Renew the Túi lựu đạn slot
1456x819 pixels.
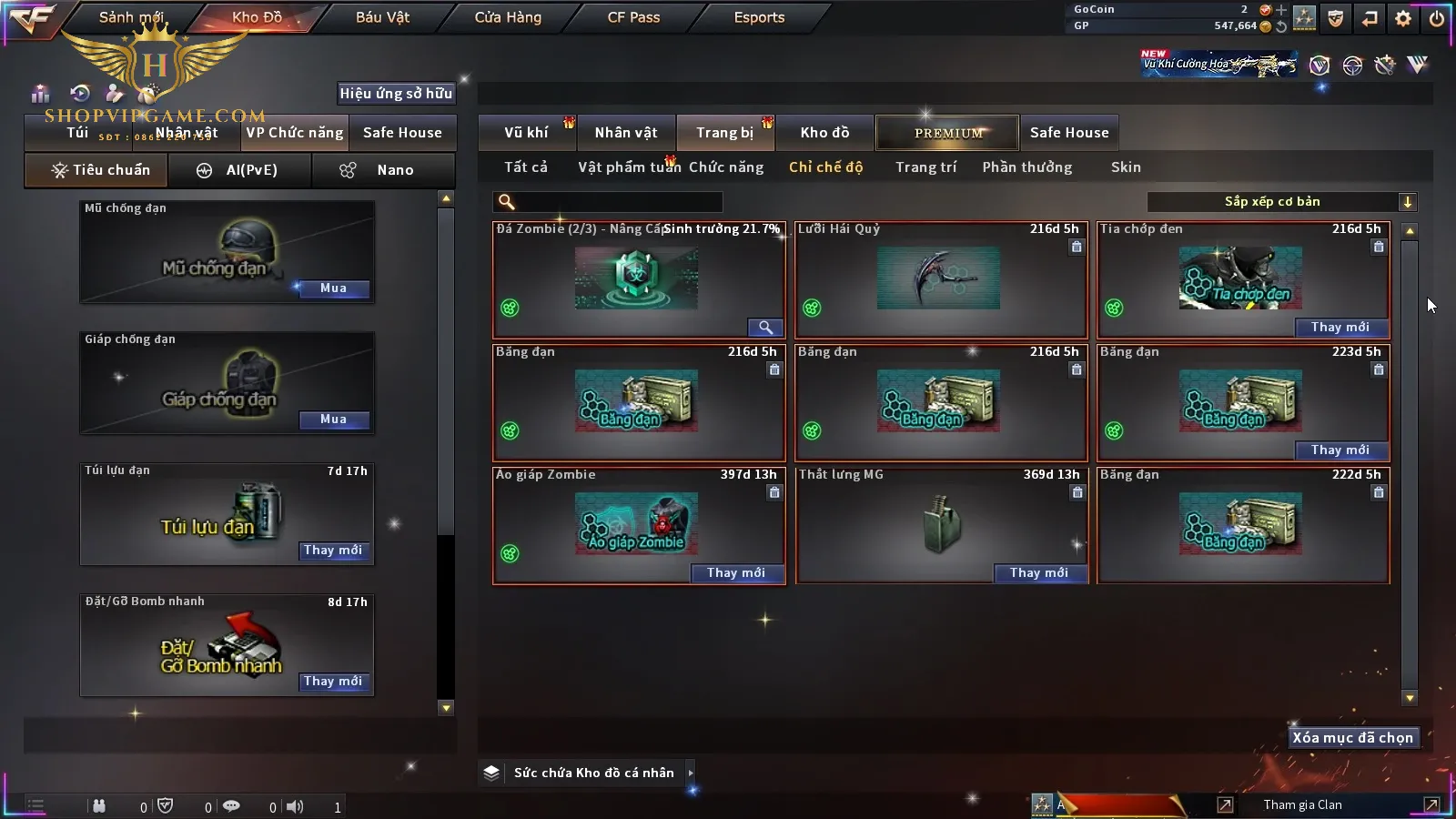click(x=333, y=551)
